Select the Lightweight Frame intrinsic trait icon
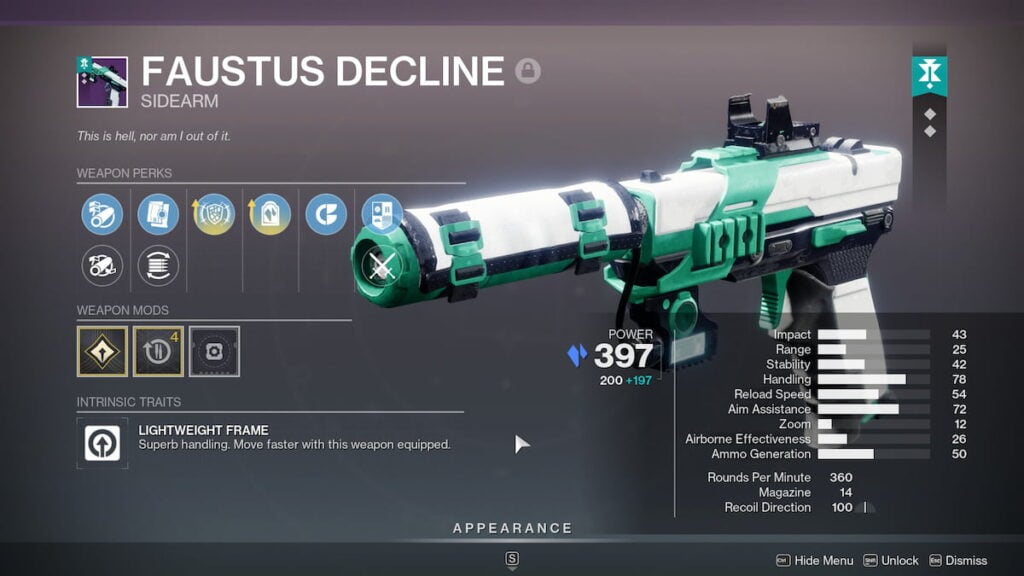The image size is (1024, 576). (x=102, y=443)
